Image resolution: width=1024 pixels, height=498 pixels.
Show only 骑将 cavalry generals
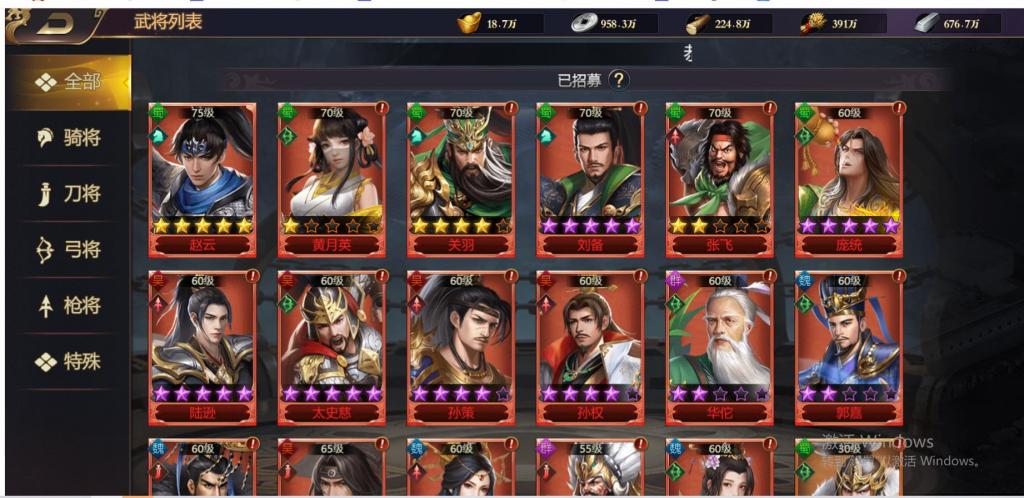click(x=69, y=138)
